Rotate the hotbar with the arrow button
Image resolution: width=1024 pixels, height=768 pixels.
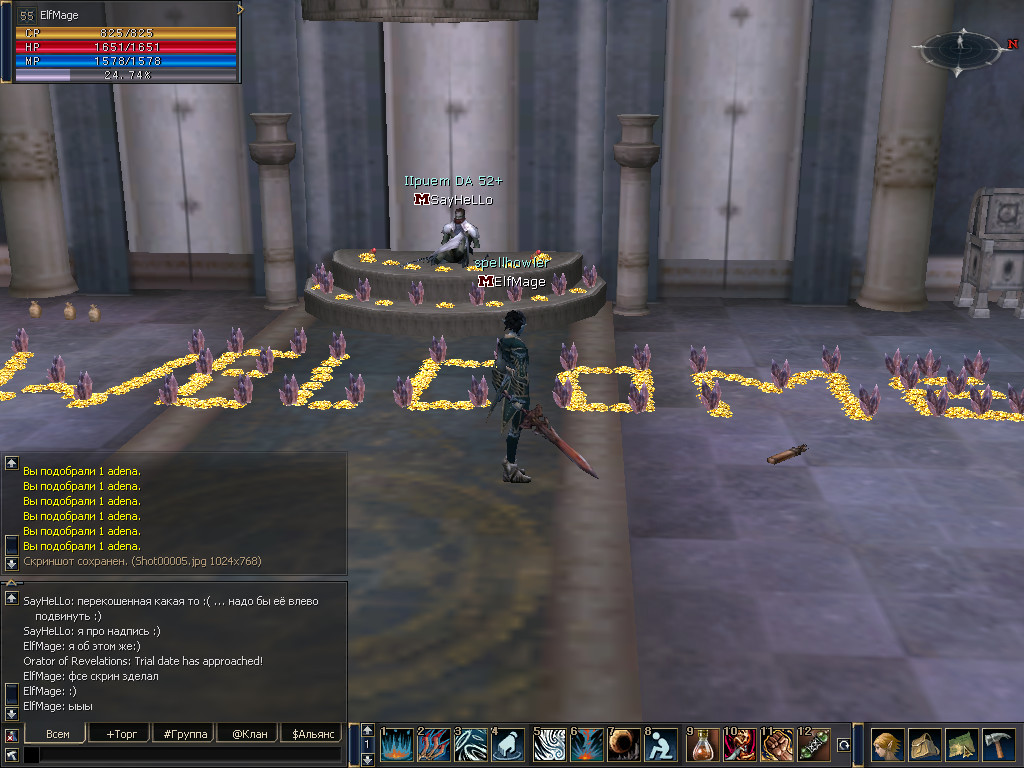pyautogui.click(x=844, y=745)
